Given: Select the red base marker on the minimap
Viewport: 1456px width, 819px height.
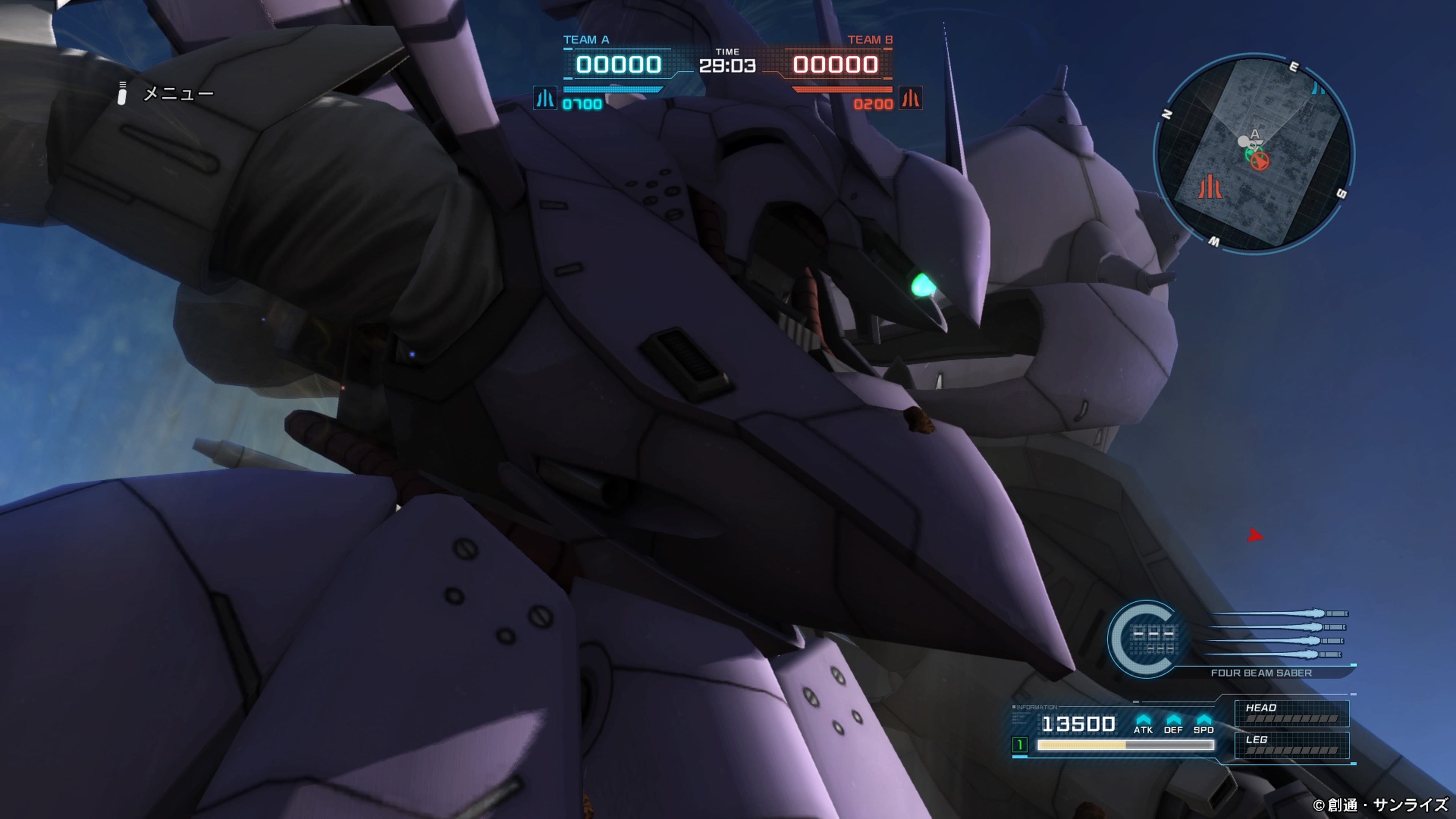Looking at the screenshot, I should [x=1210, y=187].
